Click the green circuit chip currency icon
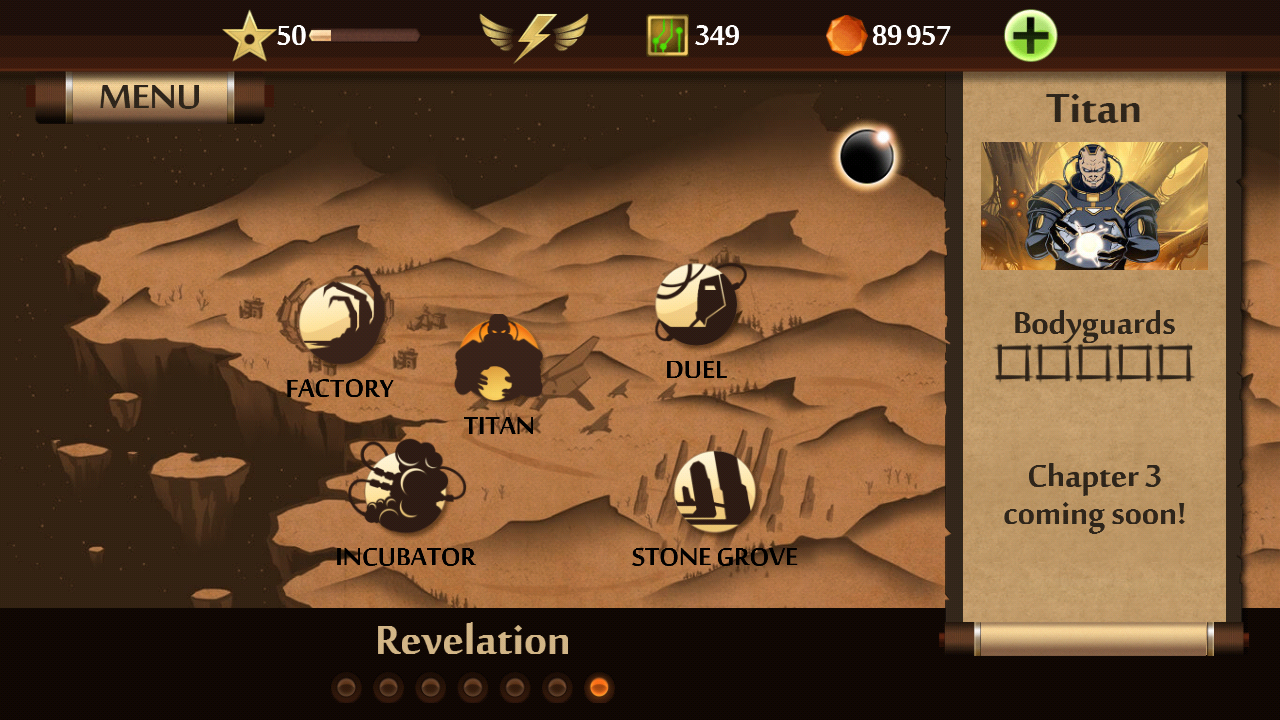Viewport: 1280px width, 720px height. coord(667,36)
